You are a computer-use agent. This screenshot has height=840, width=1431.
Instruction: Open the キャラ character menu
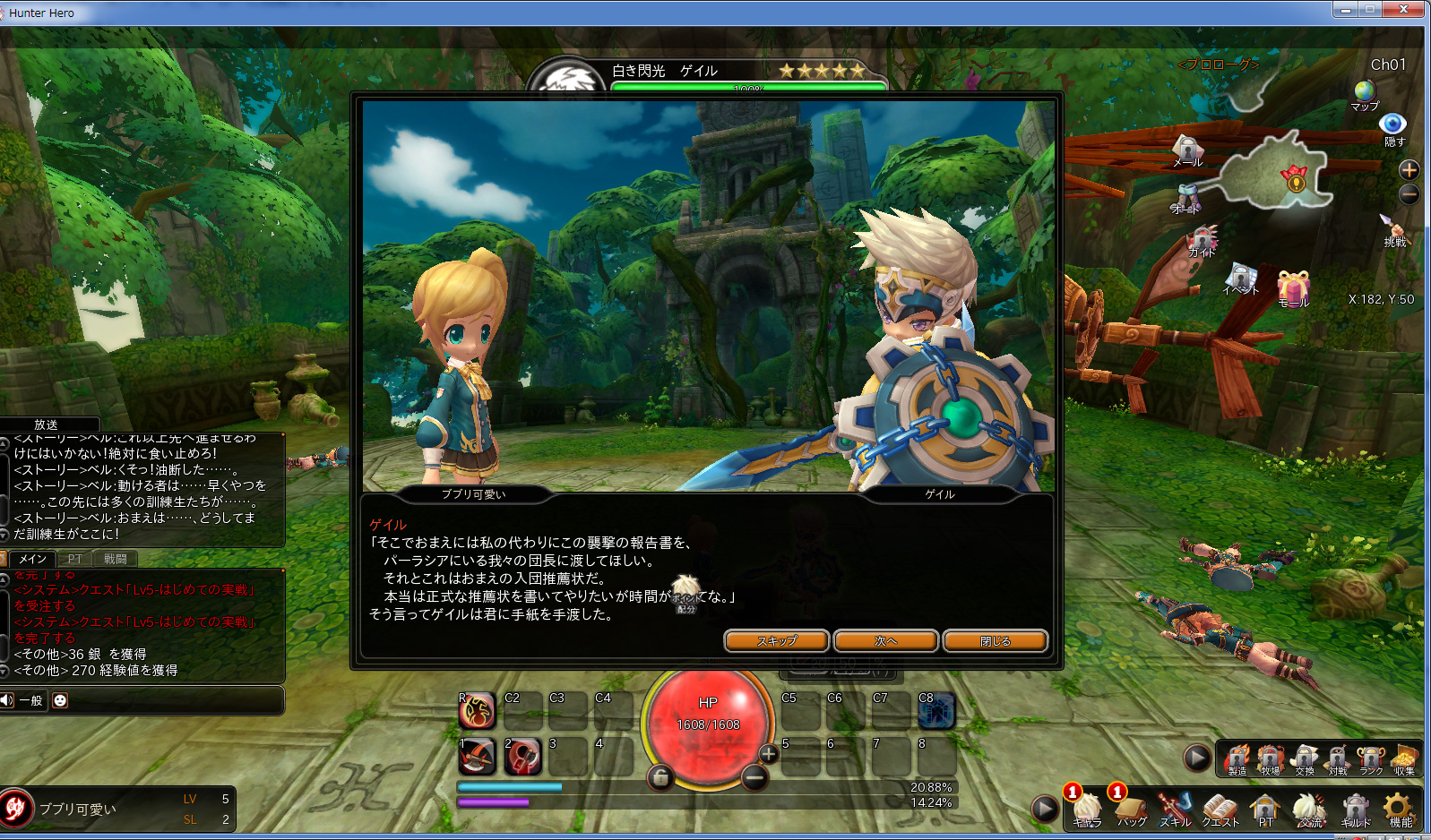tap(1087, 809)
